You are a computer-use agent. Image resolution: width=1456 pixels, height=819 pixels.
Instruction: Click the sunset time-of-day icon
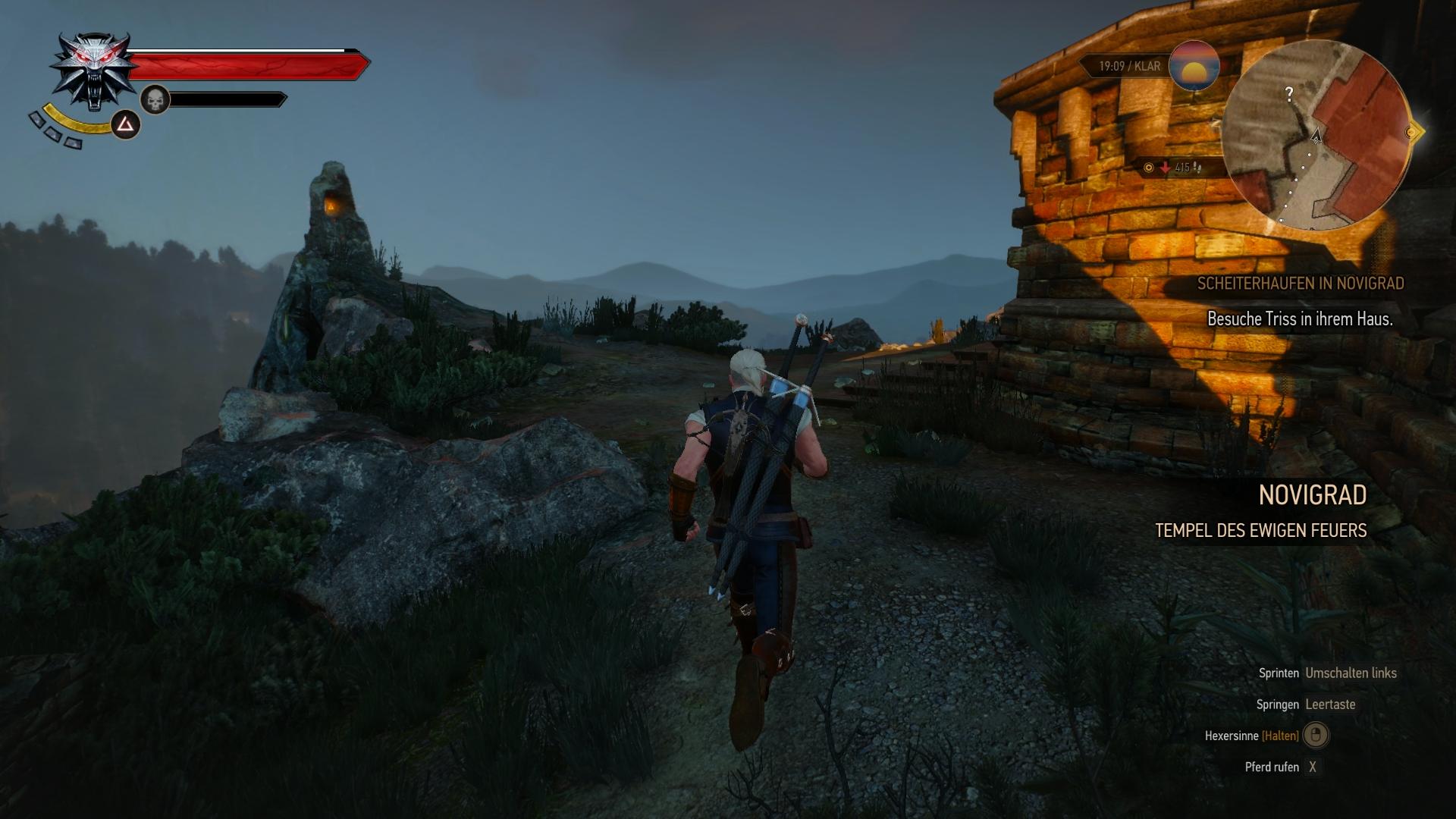coord(1194,67)
